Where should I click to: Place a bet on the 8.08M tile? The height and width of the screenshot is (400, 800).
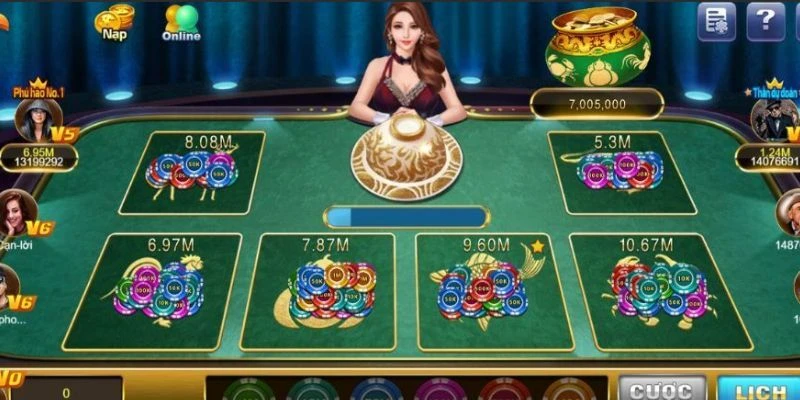pyautogui.click(x=192, y=172)
